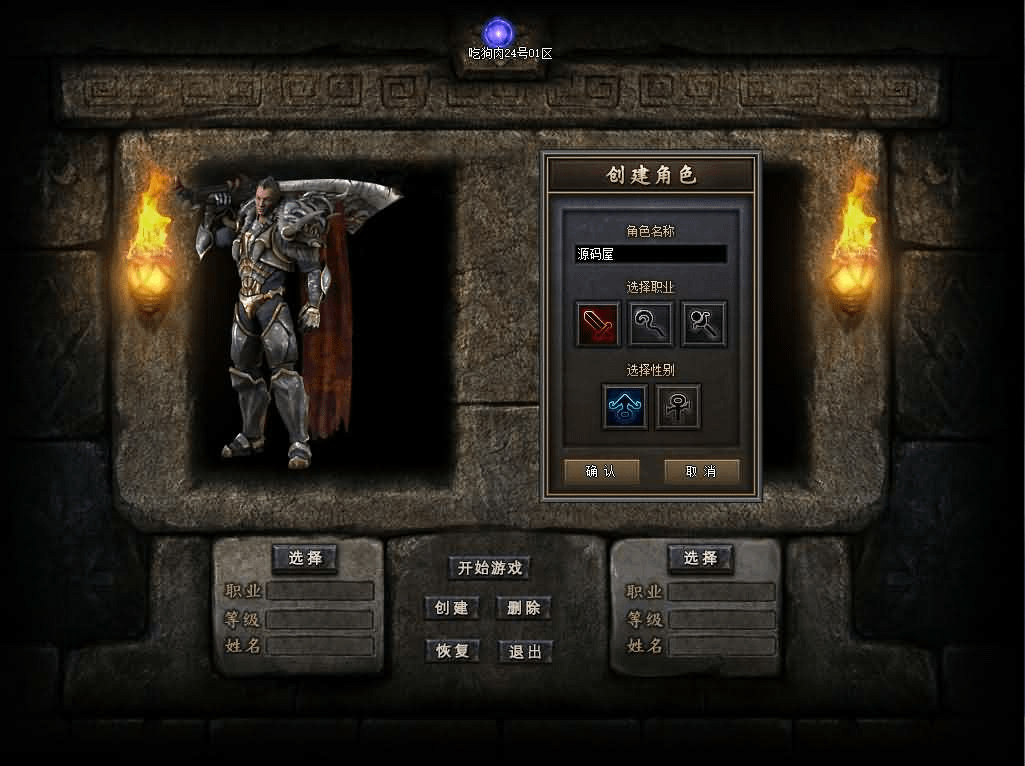Screen dimensions: 1025x766
Task: Choose the female gender icon
Action: point(678,407)
